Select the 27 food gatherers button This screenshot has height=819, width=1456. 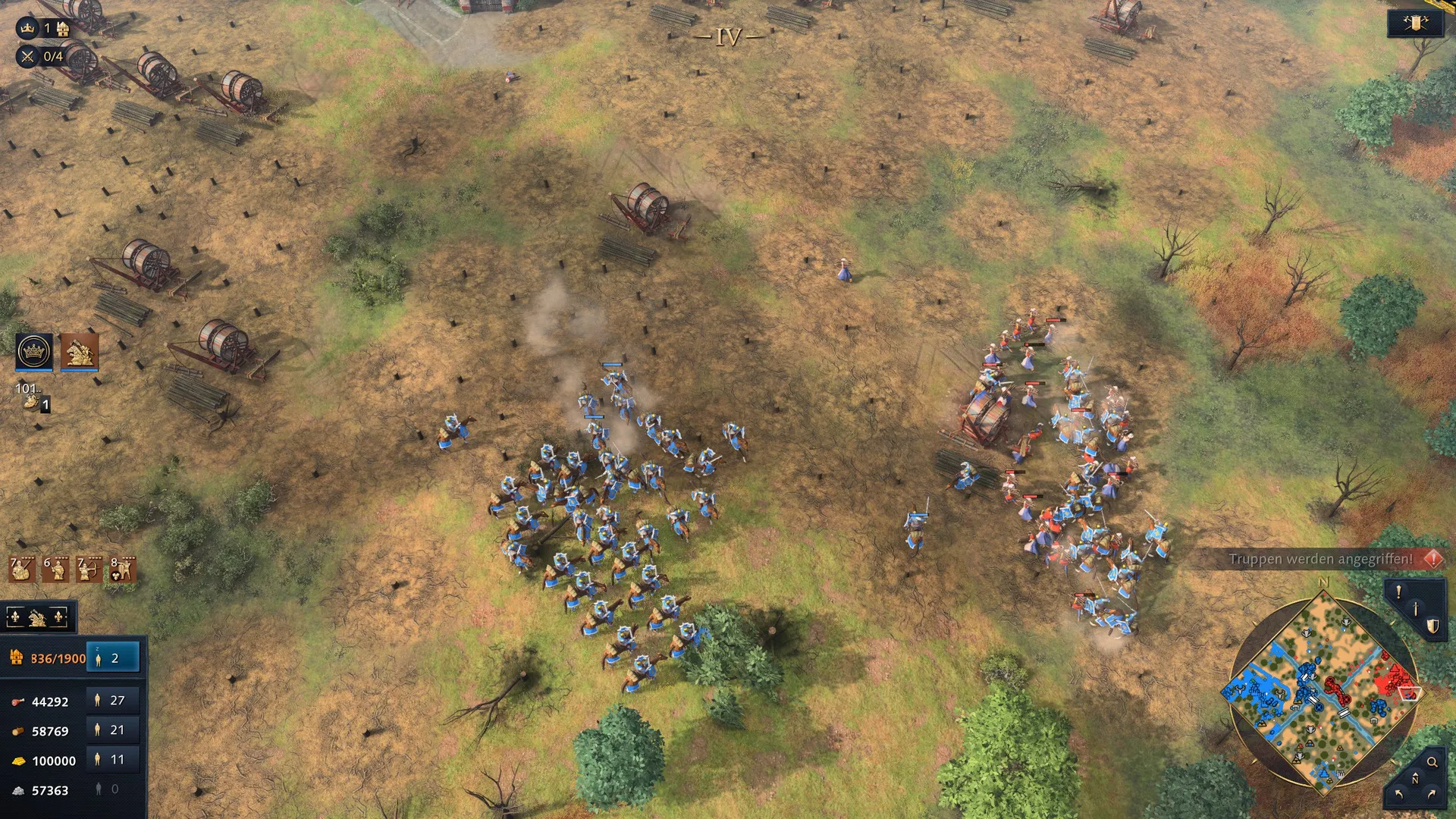click(113, 701)
